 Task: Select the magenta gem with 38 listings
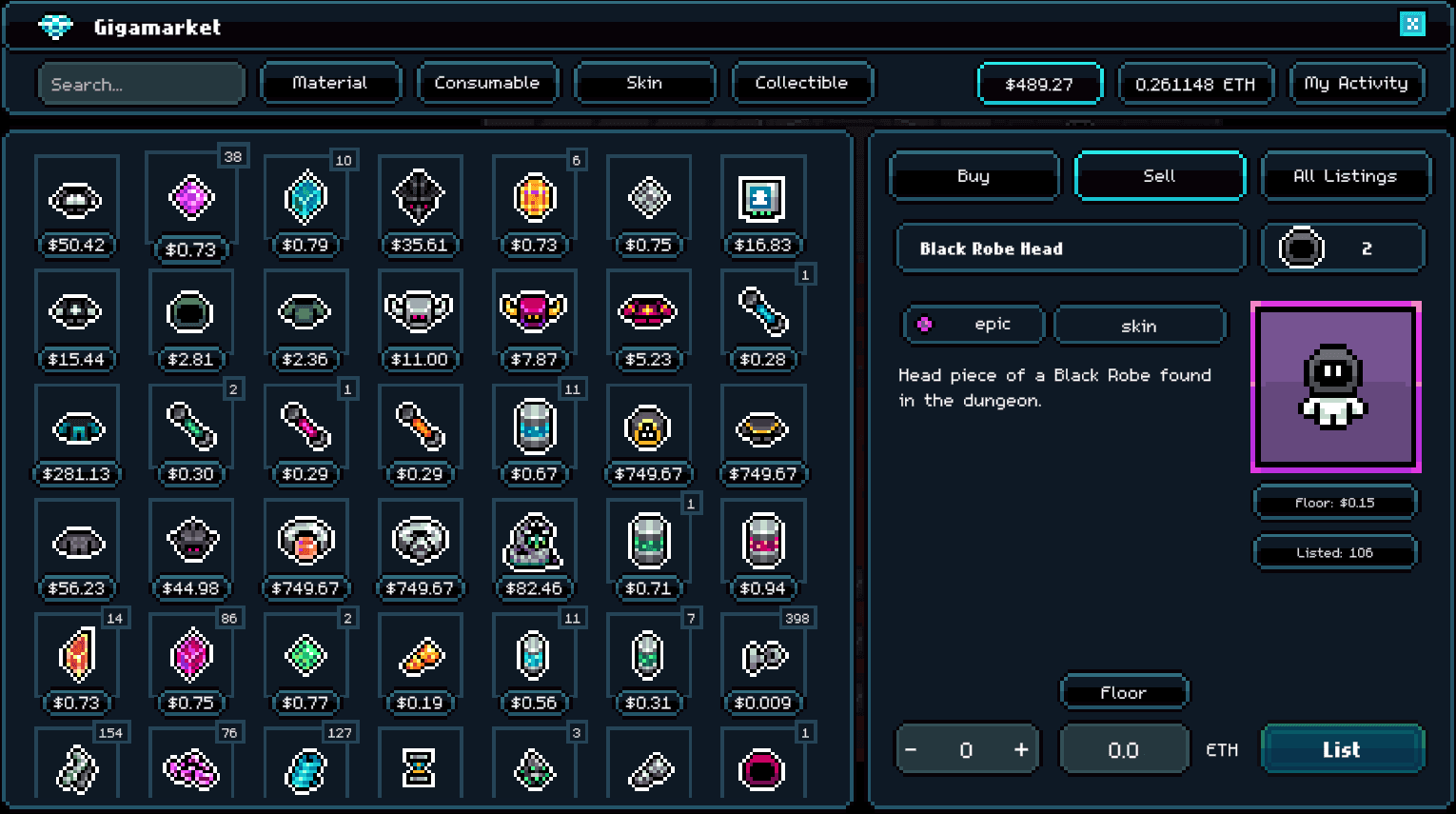190,197
